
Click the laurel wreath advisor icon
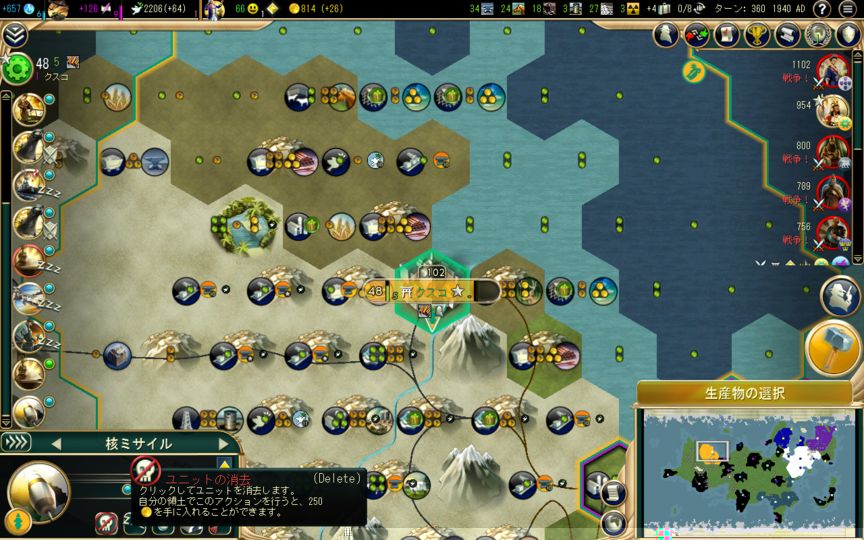tap(818, 35)
